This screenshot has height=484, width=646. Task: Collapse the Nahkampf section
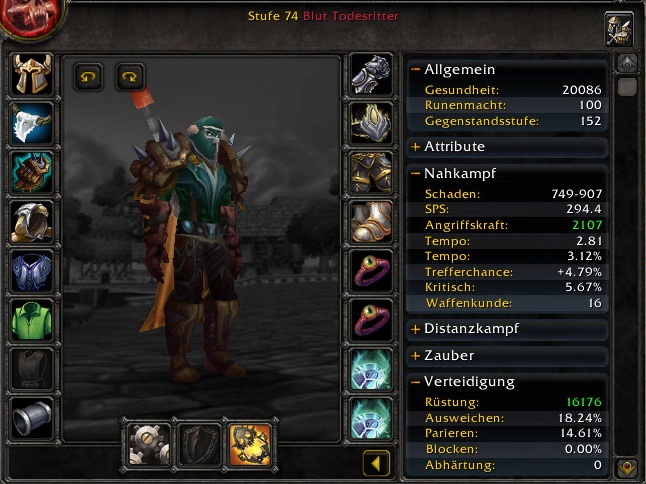415,173
